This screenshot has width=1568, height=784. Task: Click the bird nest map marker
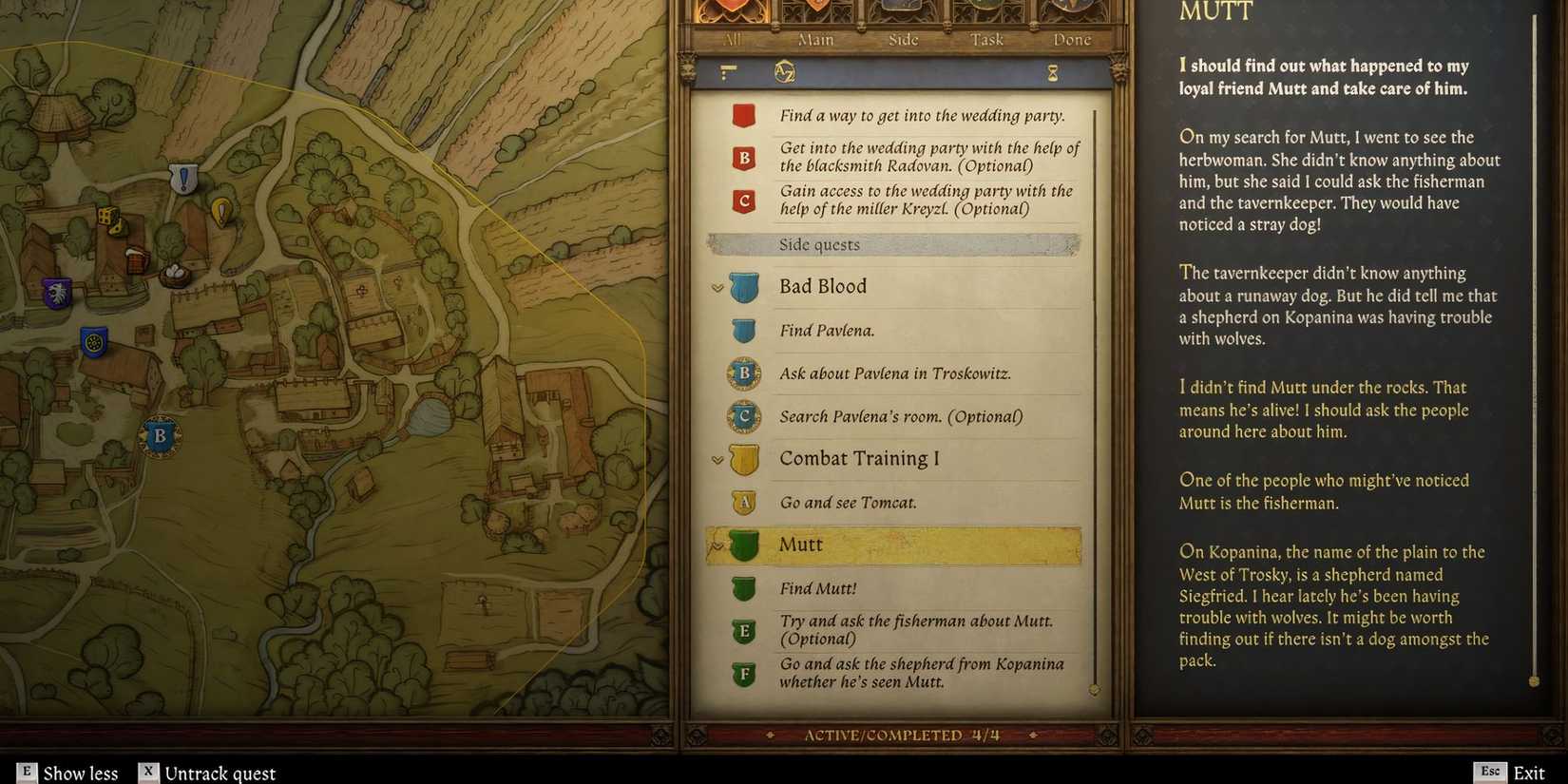(174, 275)
